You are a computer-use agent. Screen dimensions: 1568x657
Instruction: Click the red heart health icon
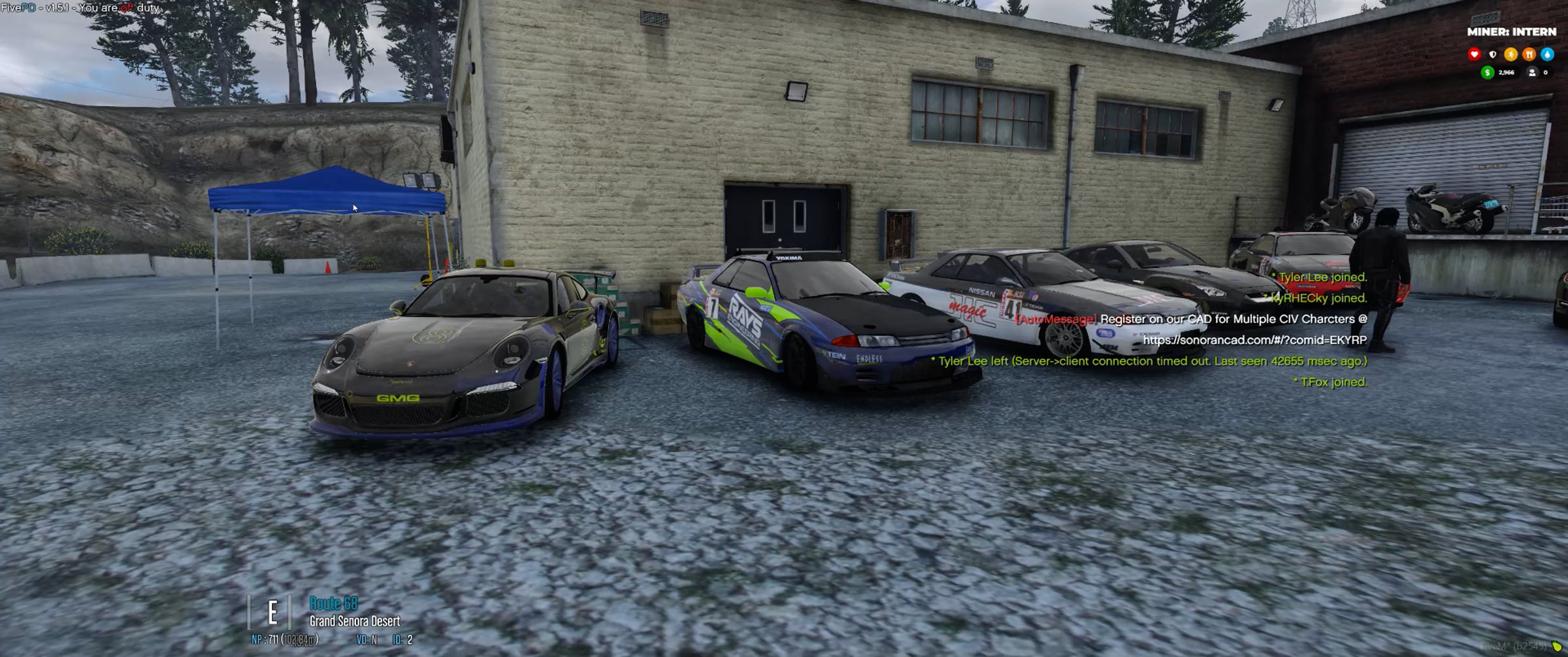click(x=1474, y=54)
